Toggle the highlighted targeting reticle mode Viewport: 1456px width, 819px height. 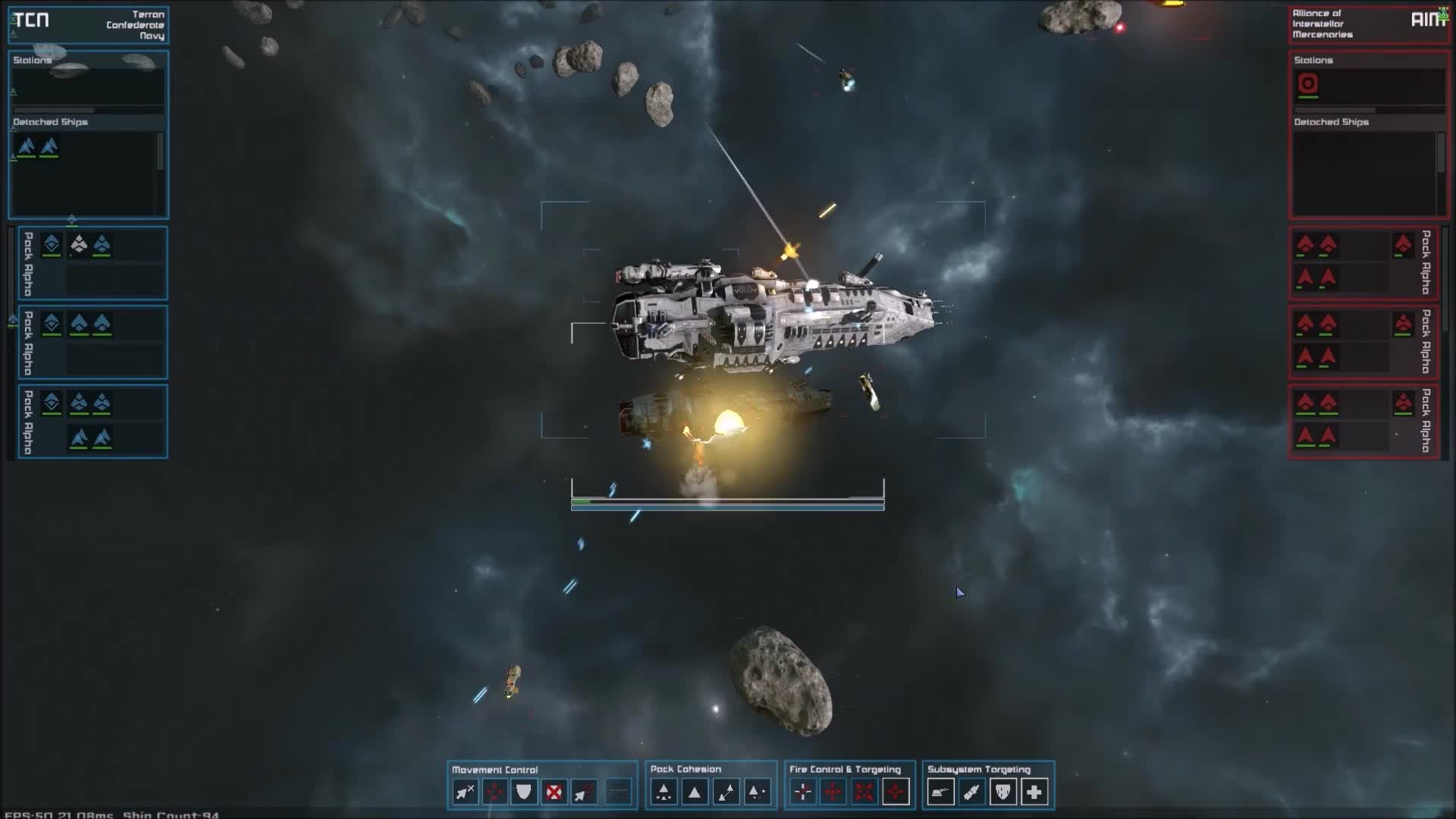click(x=895, y=792)
